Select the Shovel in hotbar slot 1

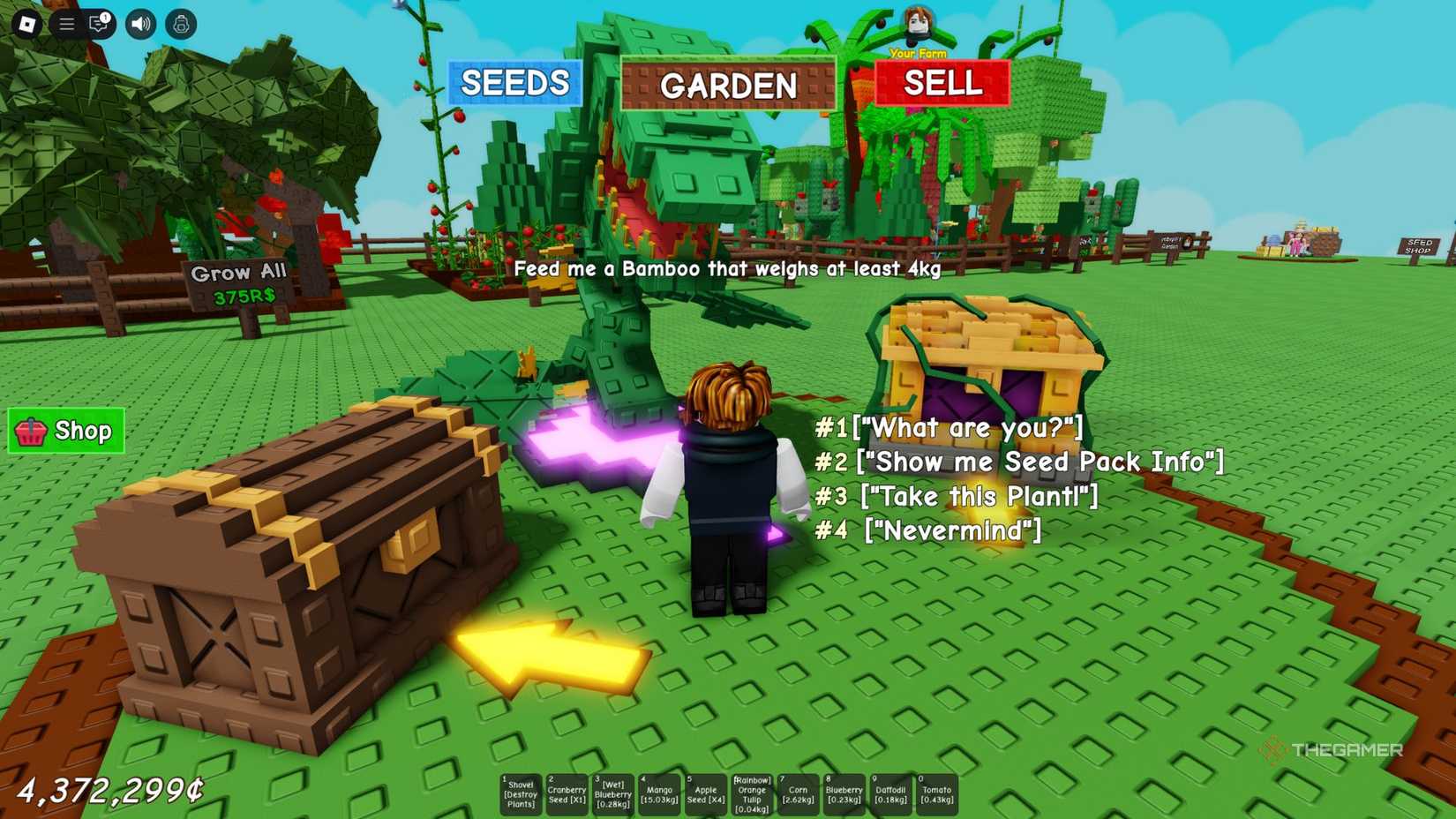(521, 793)
